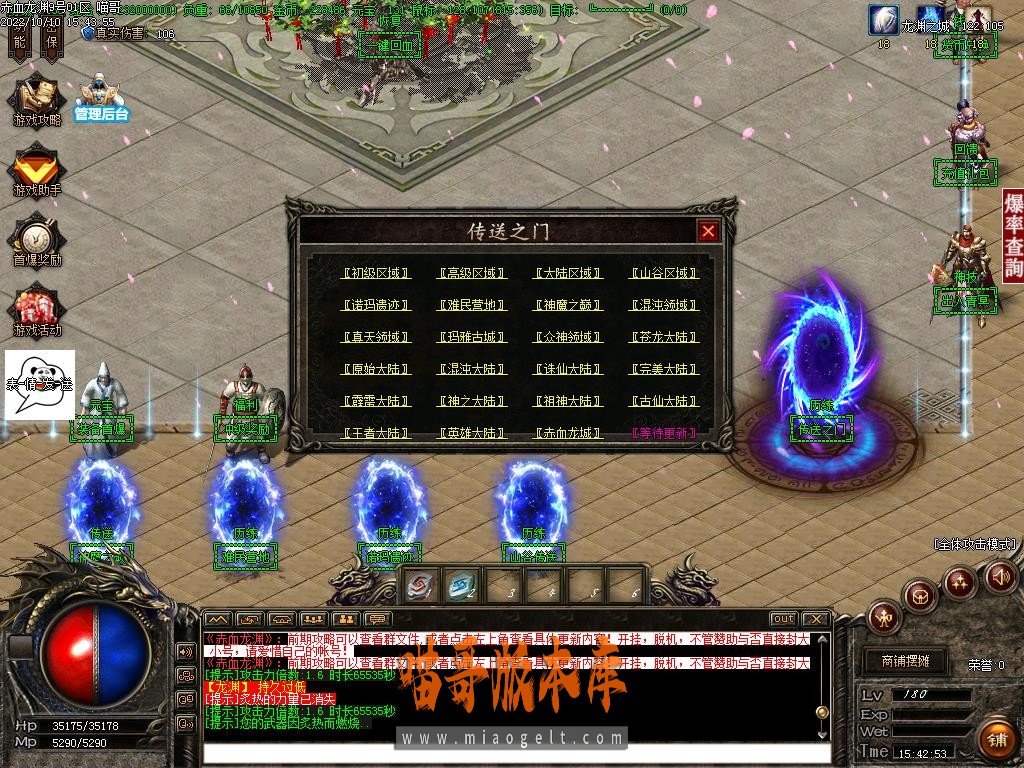
Task: Teleport to 初级区域
Action: [x=376, y=273]
